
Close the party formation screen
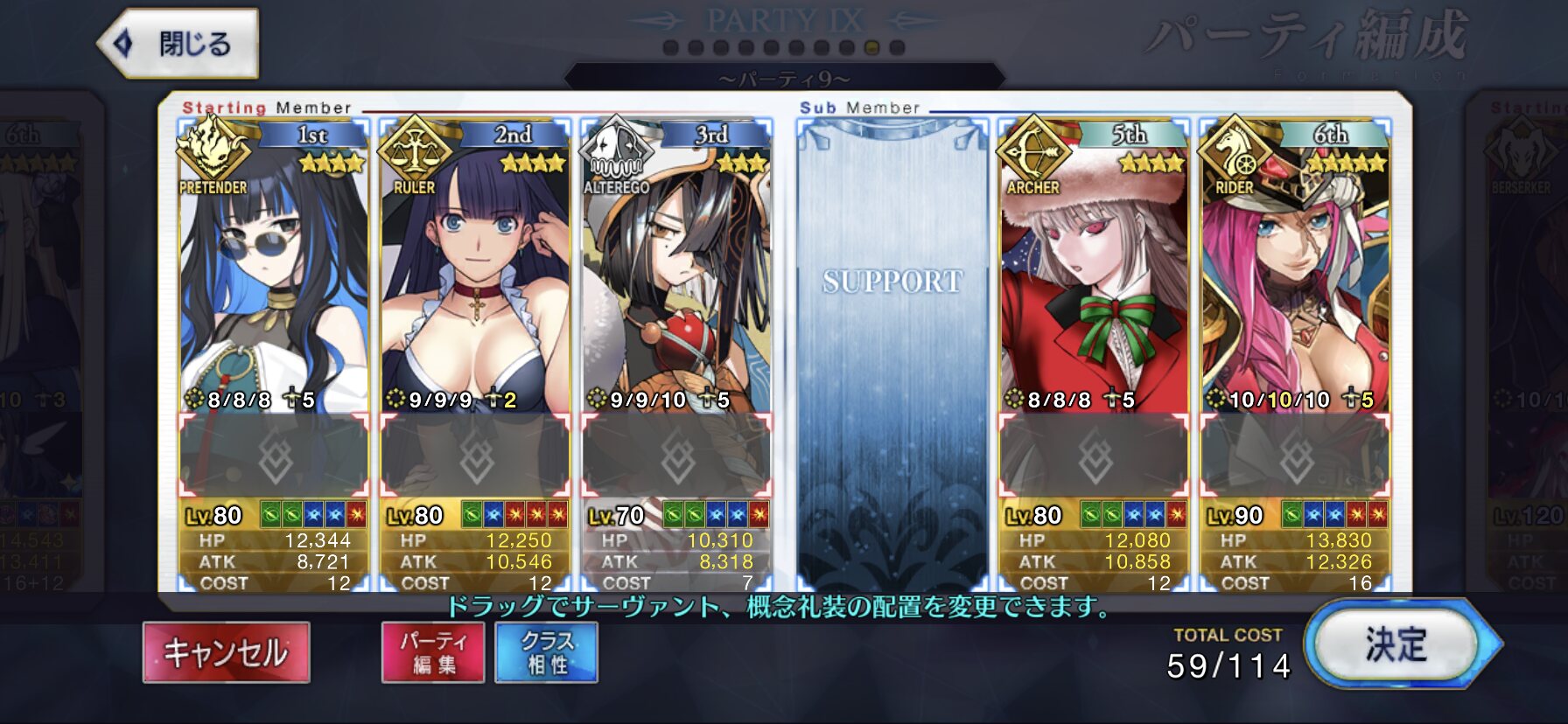(178, 43)
